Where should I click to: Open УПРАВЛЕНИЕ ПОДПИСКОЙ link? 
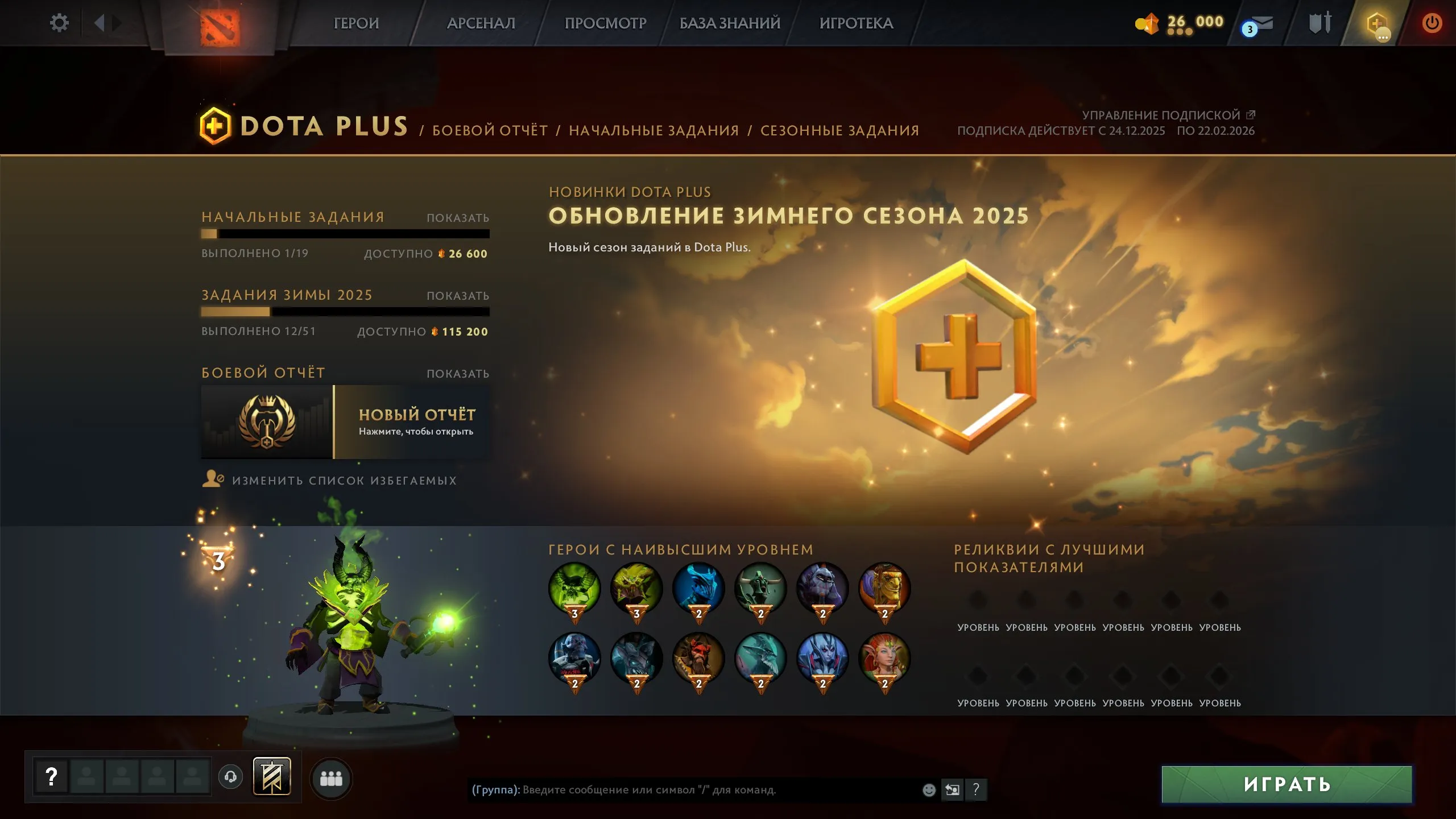point(1166,114)
